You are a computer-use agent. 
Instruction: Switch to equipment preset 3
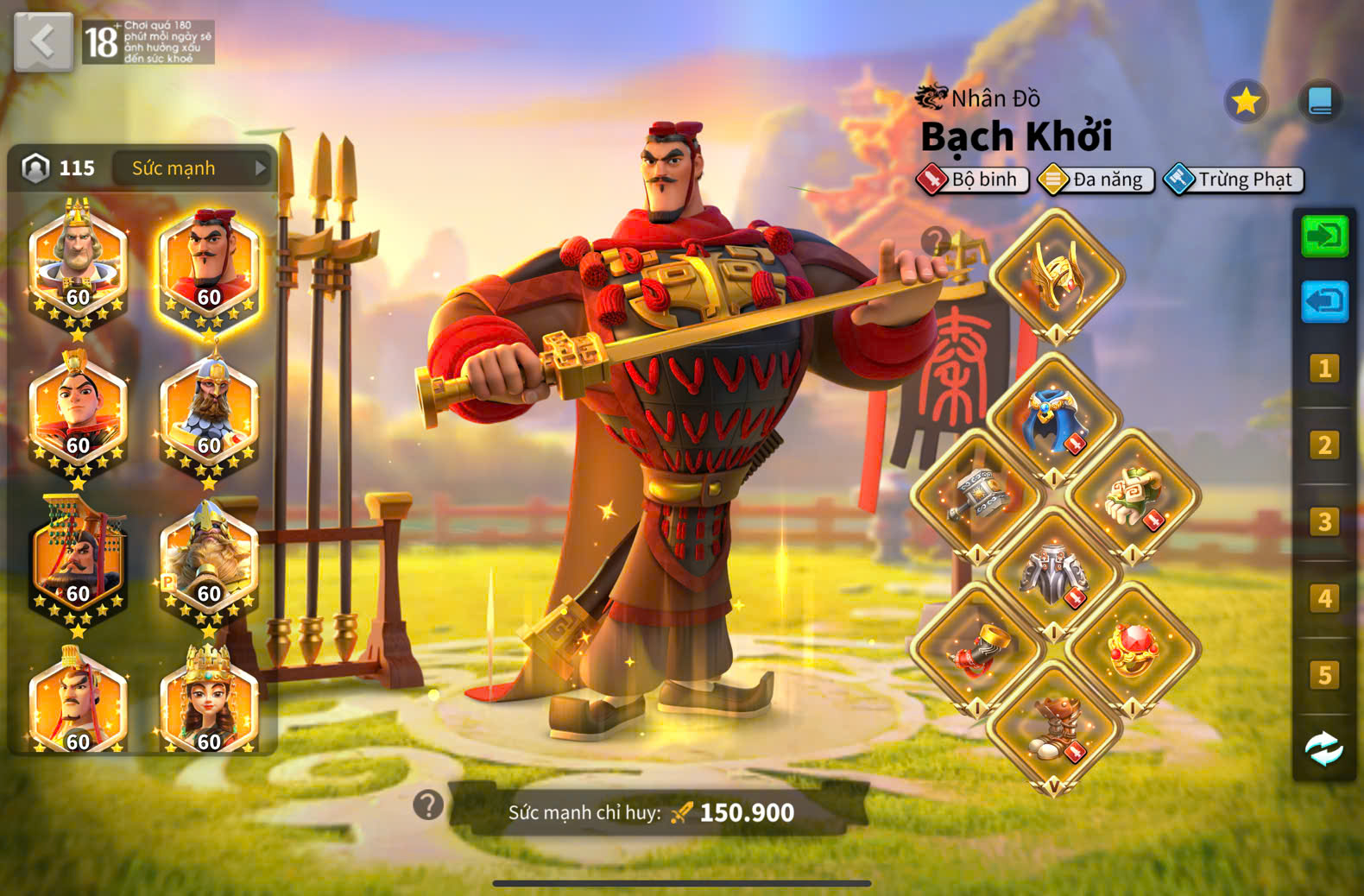(x=1324, y=521)
